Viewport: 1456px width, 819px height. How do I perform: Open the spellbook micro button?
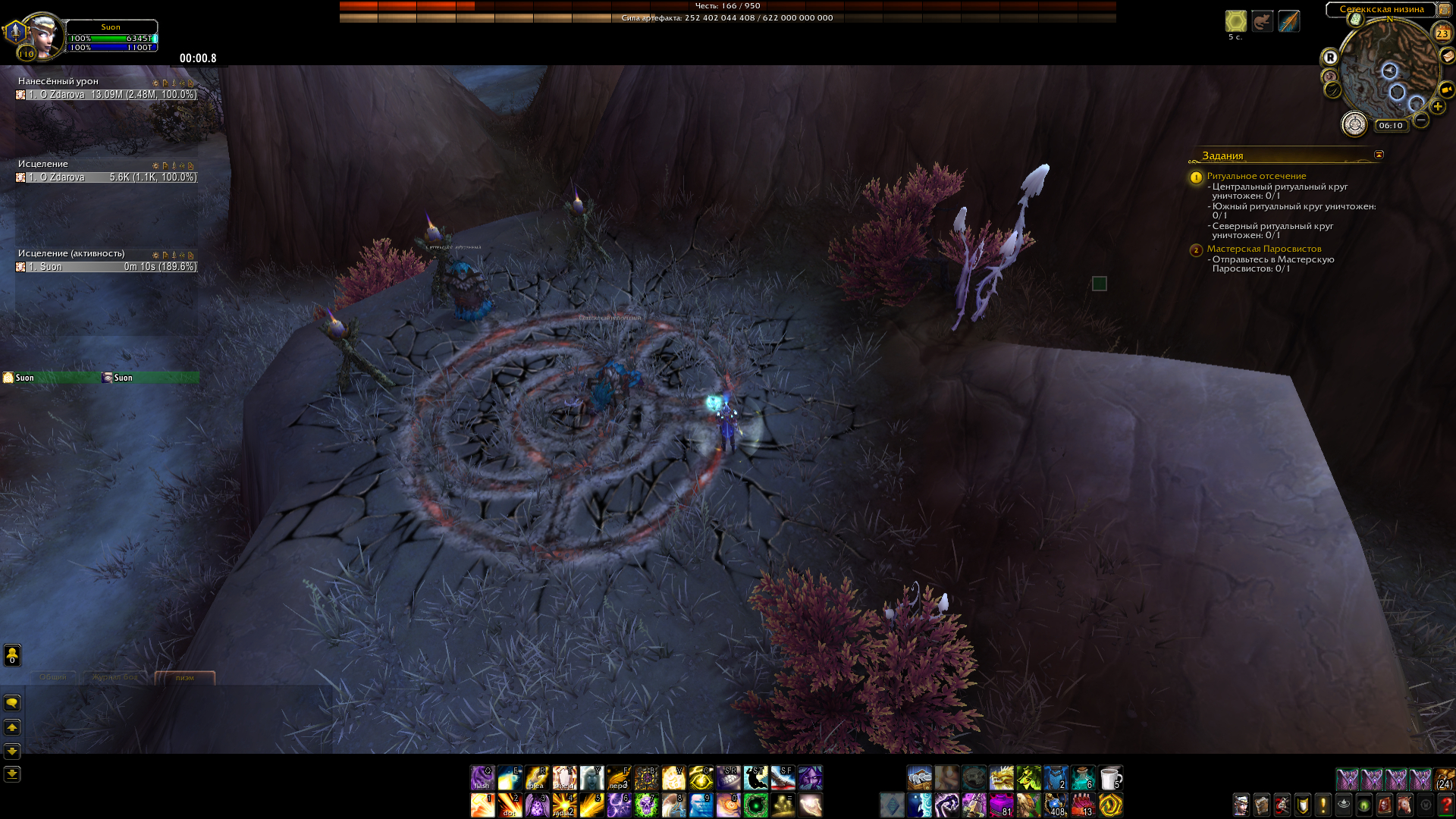click(x=1261, y=804)
